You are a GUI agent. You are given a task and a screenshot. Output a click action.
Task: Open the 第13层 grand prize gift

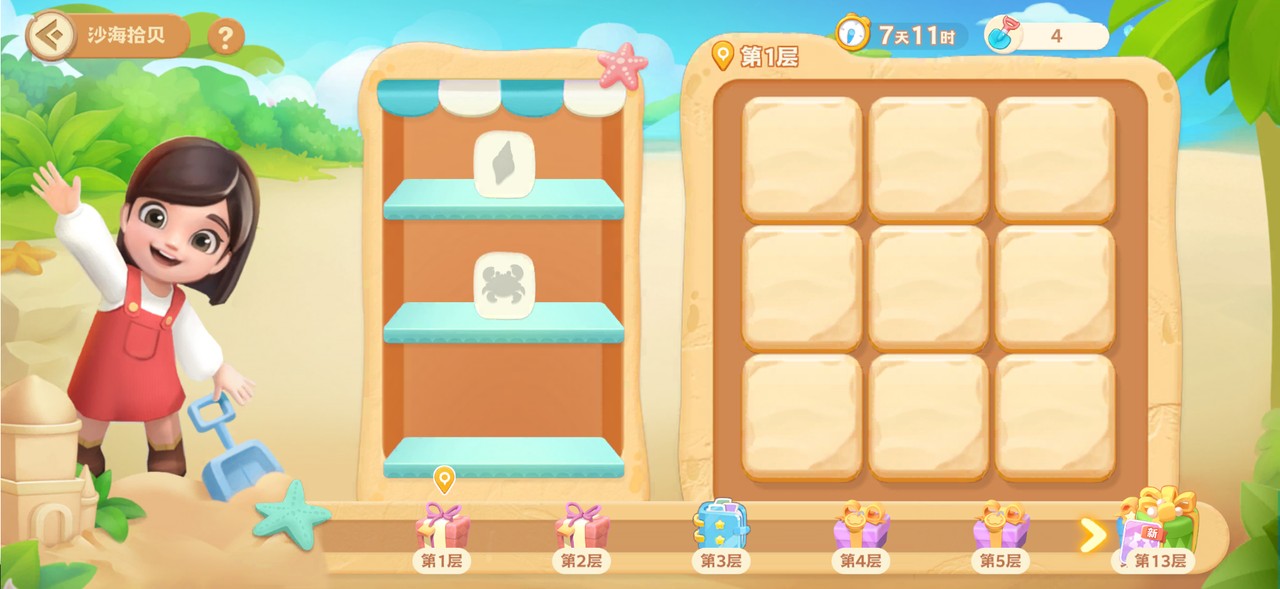click(1158, 522)
